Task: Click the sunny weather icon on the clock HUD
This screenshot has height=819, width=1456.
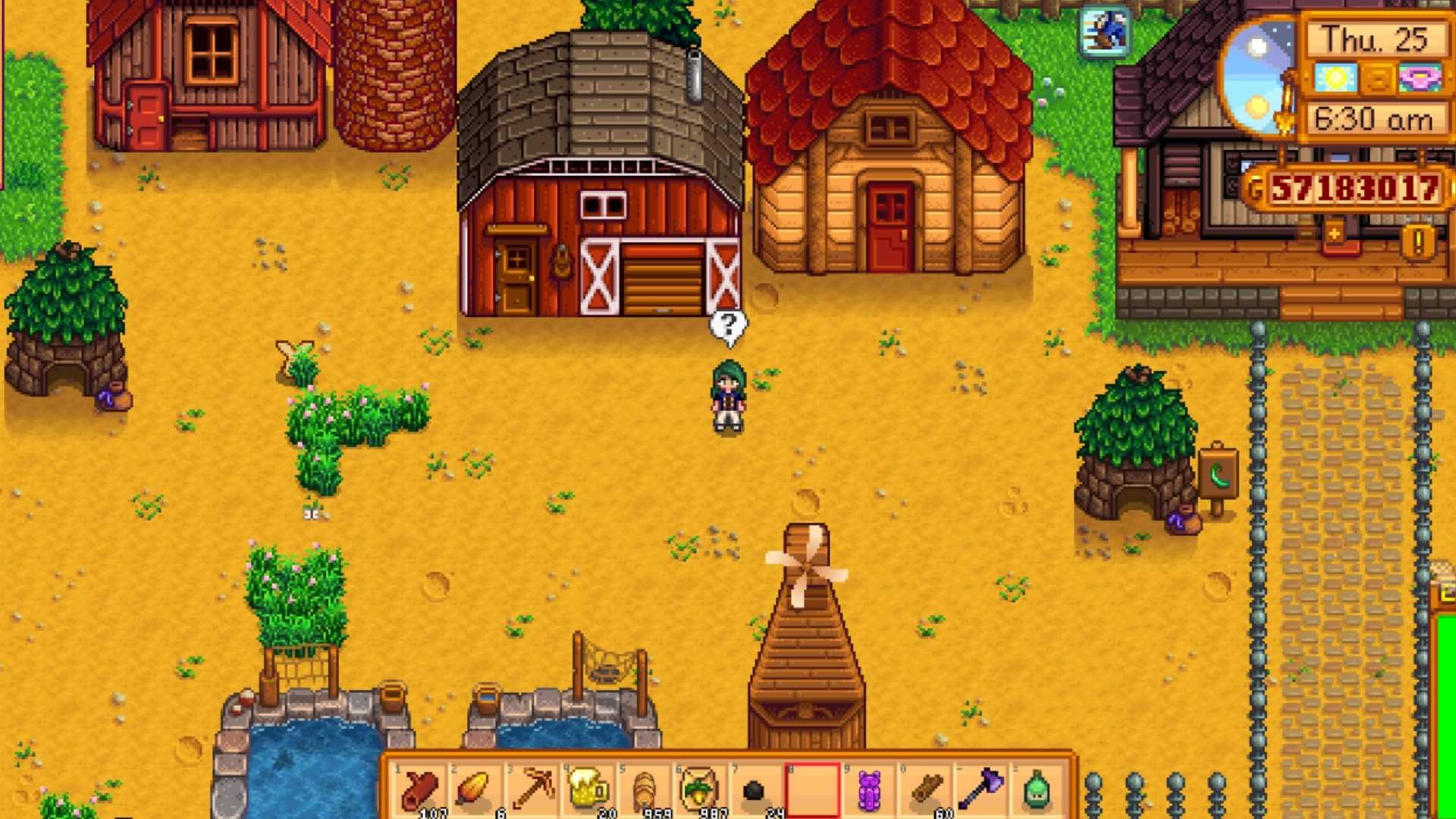Action: tap(1335, 76)
